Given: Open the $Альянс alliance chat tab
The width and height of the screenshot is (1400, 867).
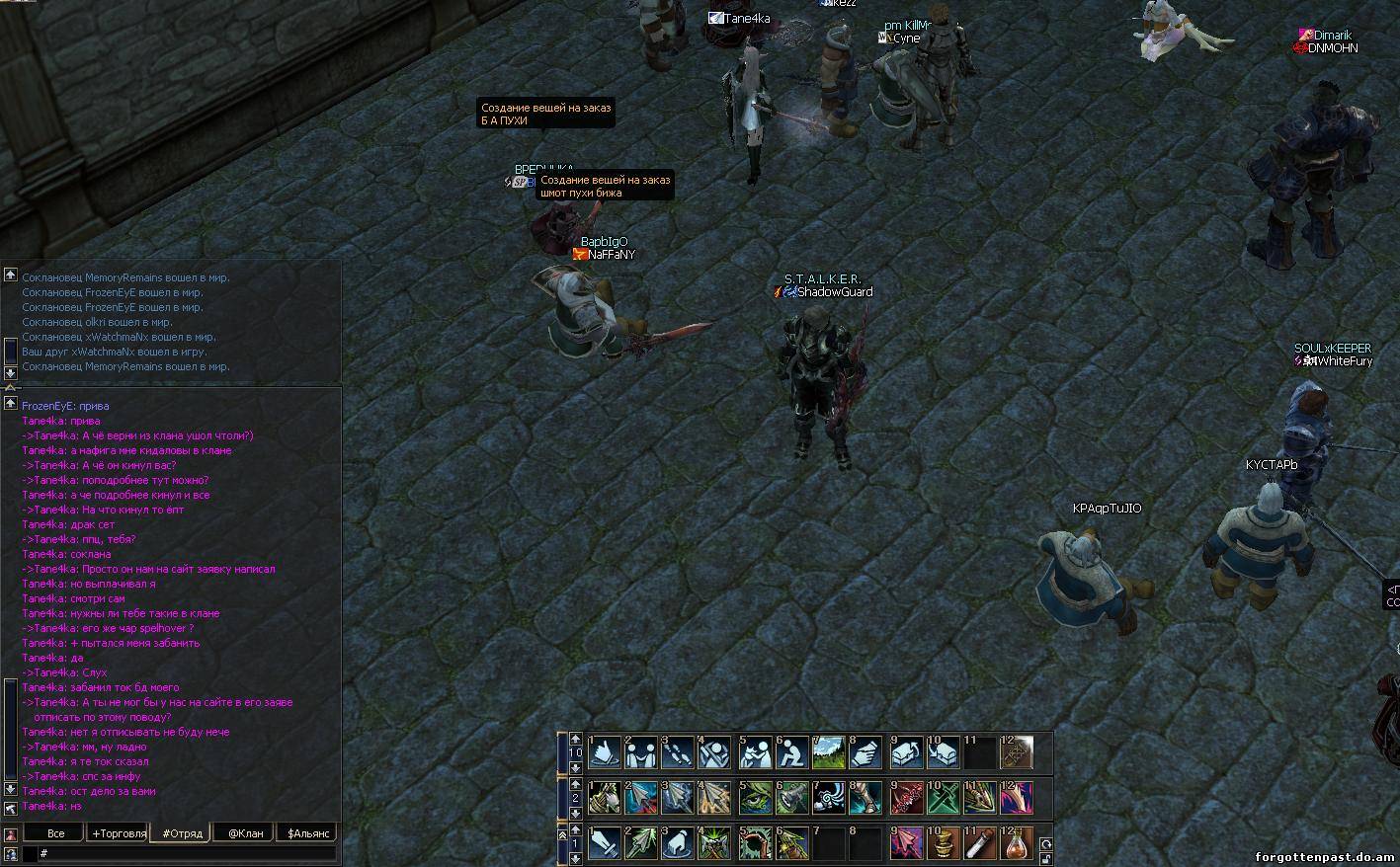Looking at the screenshot, I should click(307, 833).
